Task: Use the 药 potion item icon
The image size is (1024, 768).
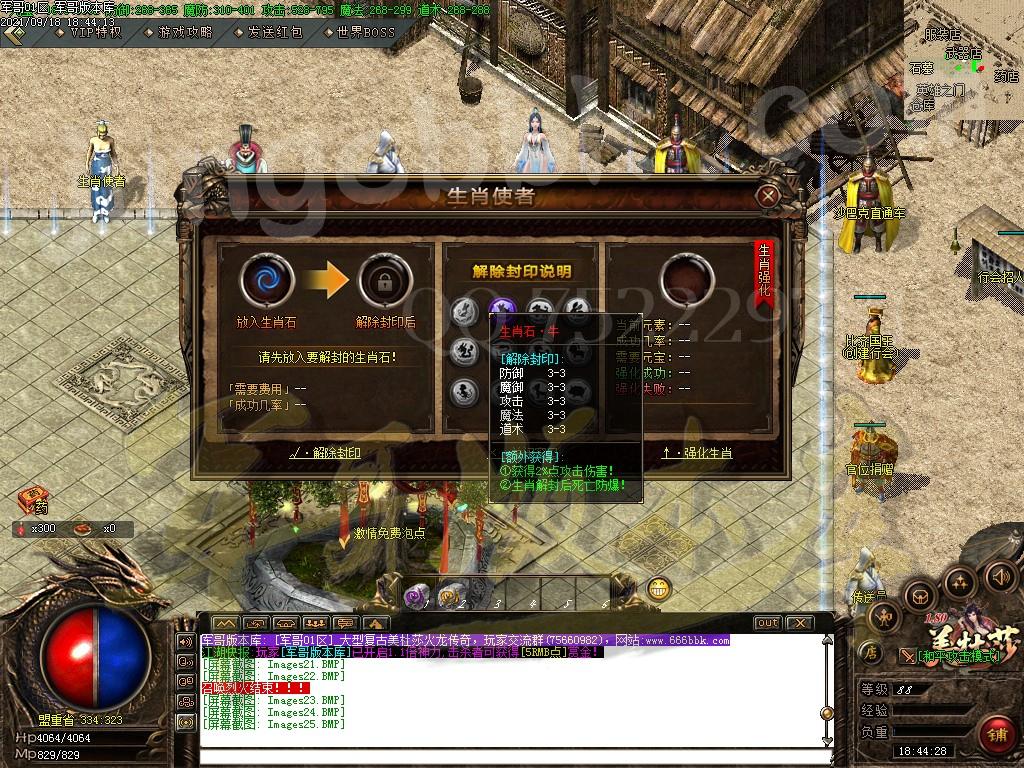Action: tap(33, 498)
